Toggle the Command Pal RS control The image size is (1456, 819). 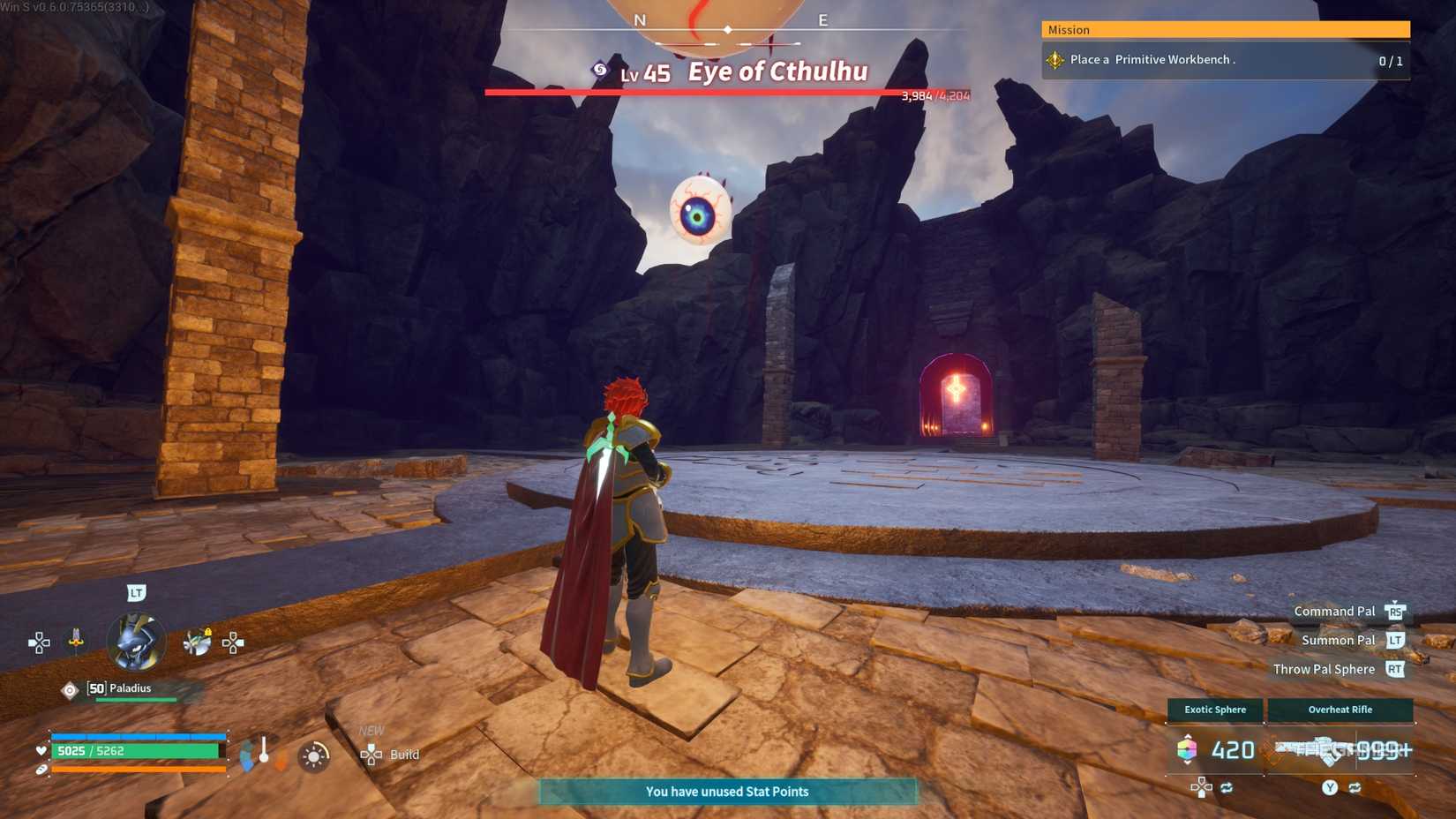pyautogui.click(x=1397, y=611)
